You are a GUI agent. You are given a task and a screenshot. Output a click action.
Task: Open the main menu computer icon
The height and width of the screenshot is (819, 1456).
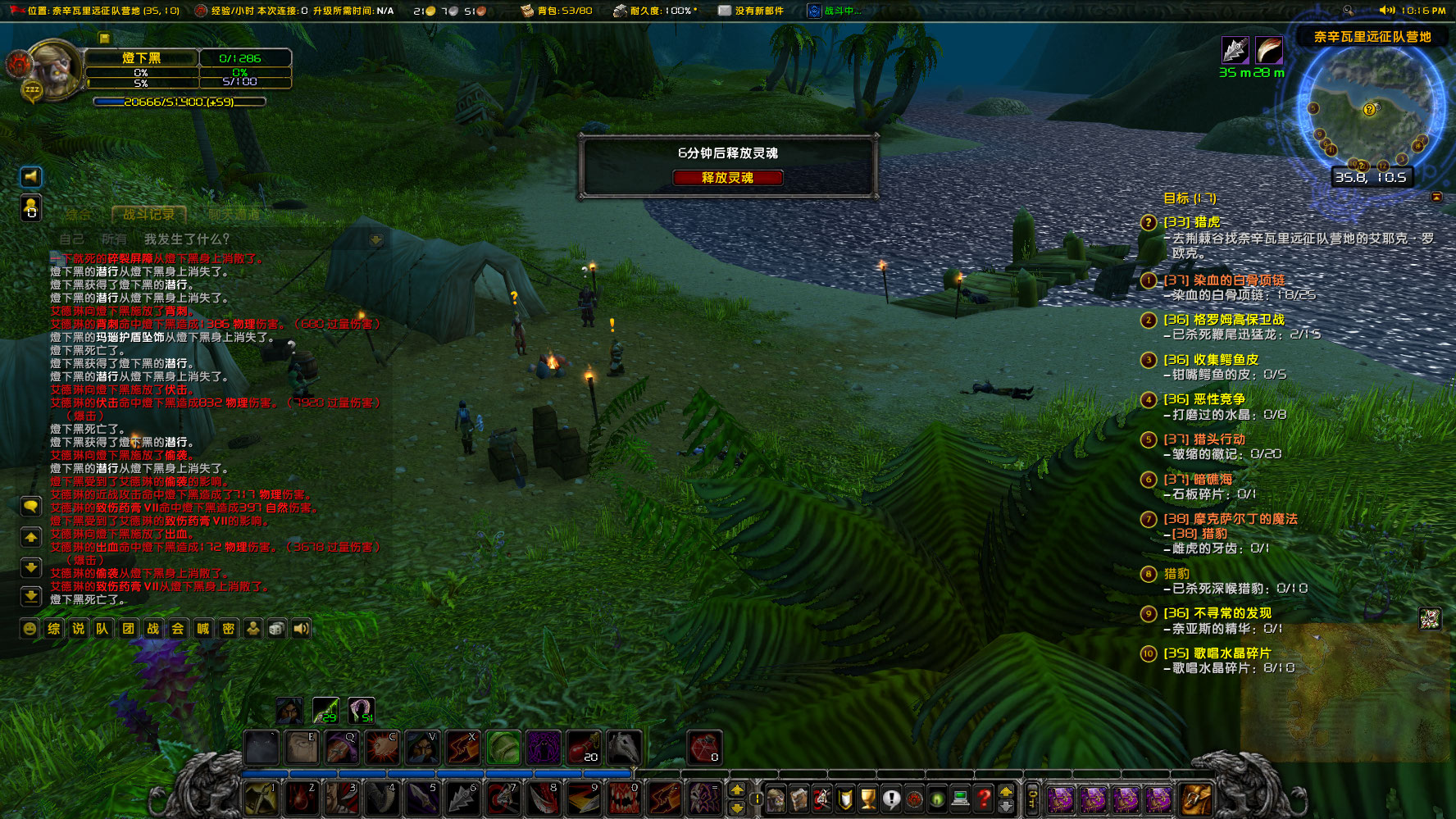pos(959,799)
